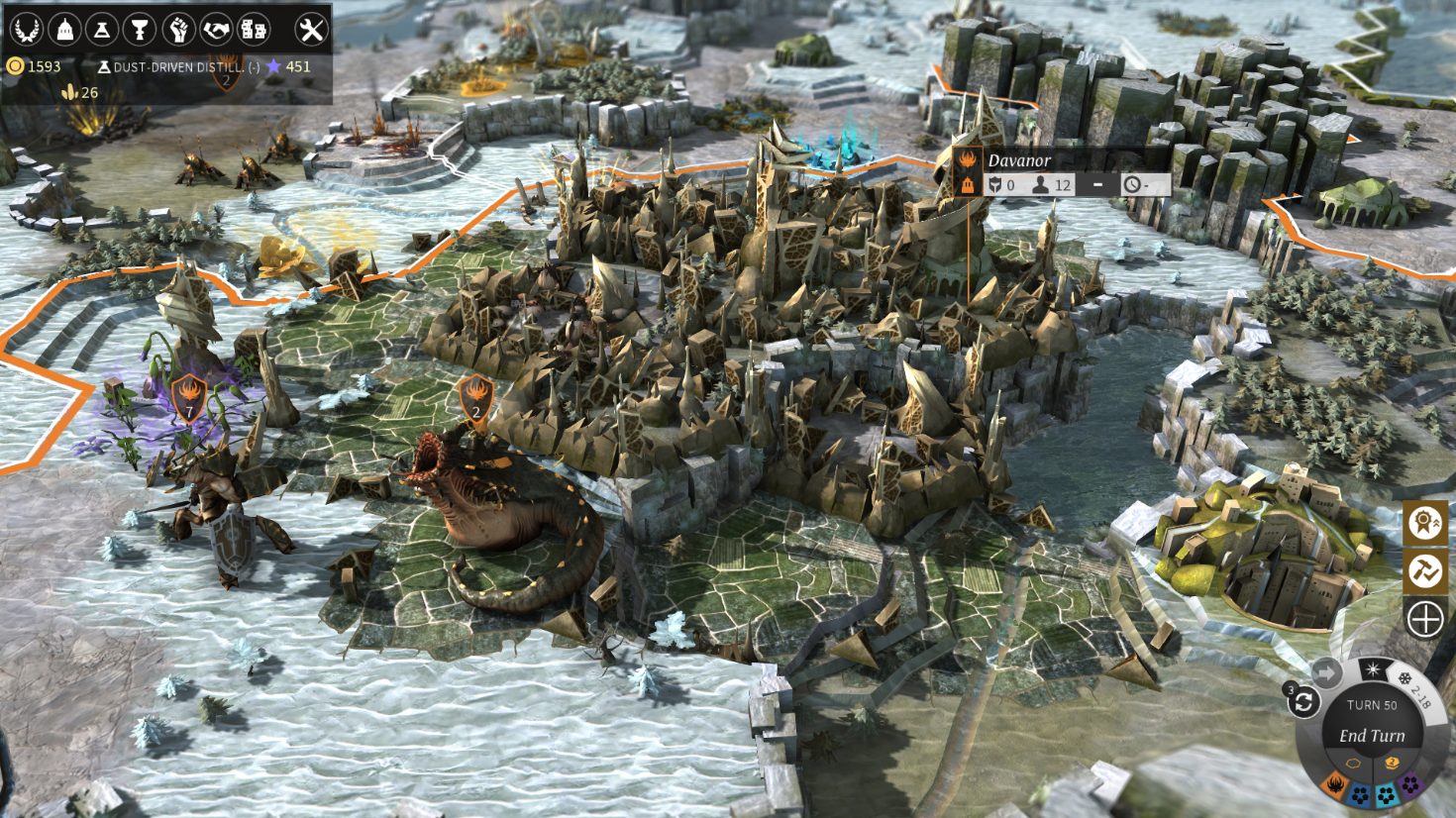Toggle the crossed-hammers overlay on the right

point(1423,570)
